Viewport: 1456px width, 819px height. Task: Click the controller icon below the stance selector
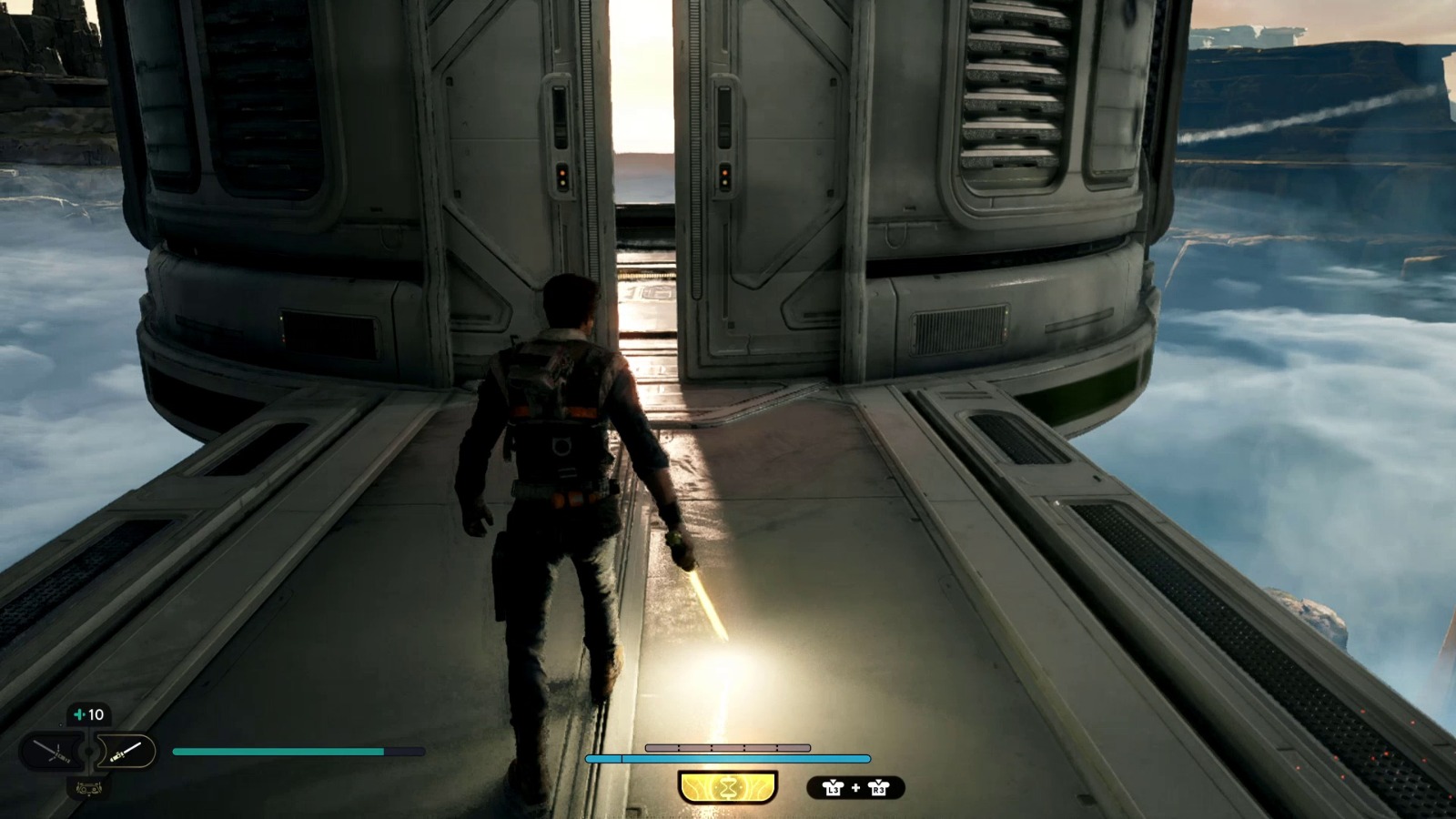point(89,789)
